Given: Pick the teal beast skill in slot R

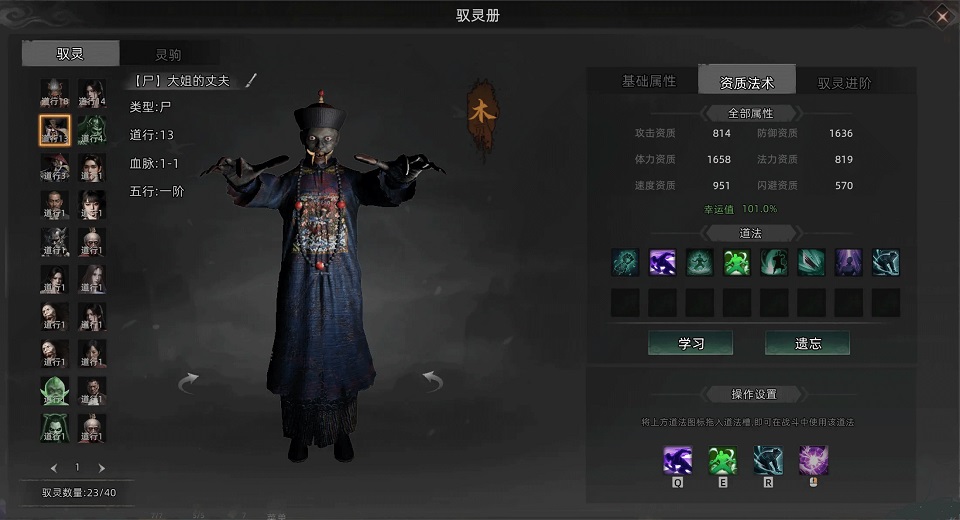Looking at the screenshot, I should pyautogui.click(x=768, y=461).
